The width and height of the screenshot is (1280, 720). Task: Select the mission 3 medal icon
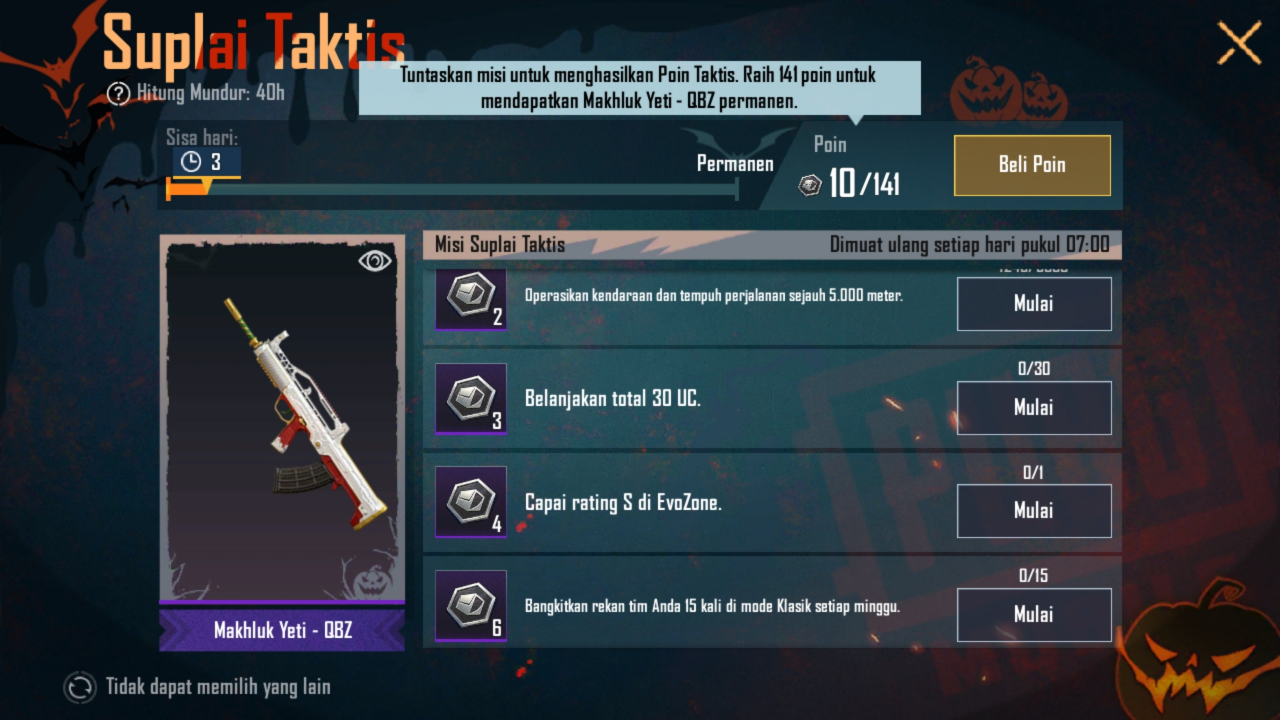pos(470,400)
